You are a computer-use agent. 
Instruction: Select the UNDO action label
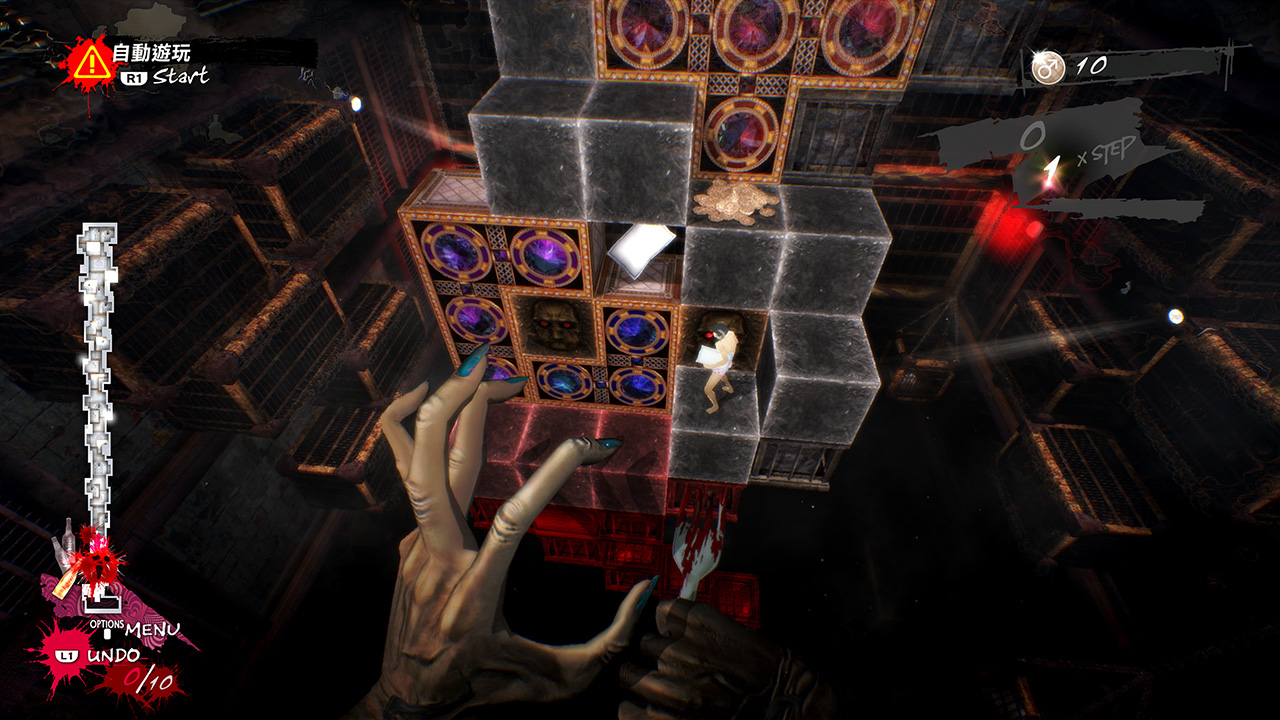113,657
